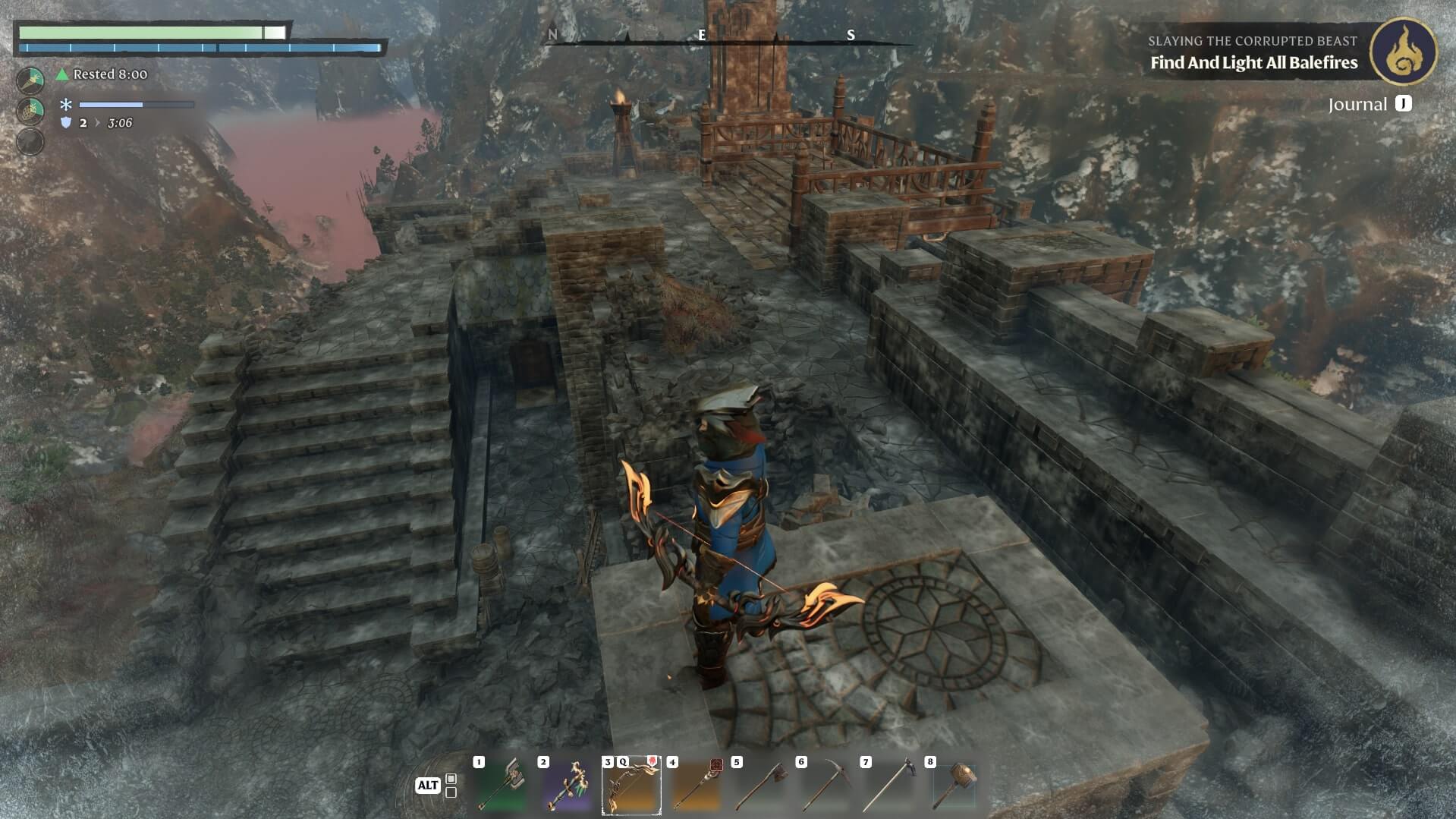Choose the rake tool in slot 7
Screen dimensions: 1456x819
(889, 786)
